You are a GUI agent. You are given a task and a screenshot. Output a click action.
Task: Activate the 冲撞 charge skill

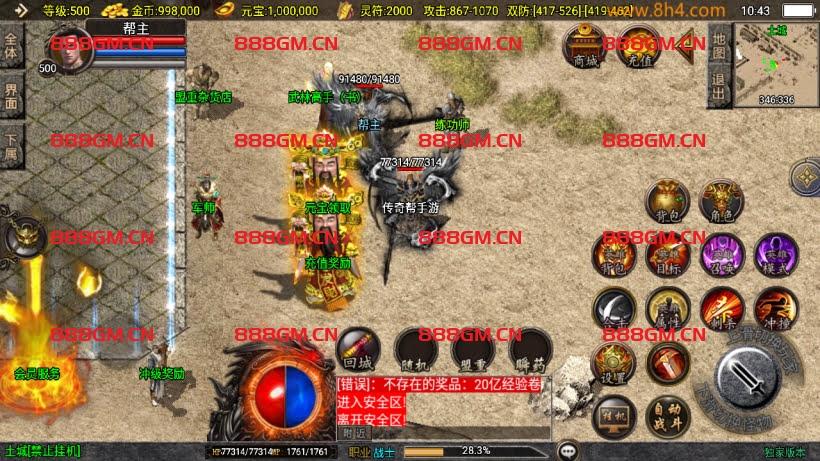[x=775, y=310]
